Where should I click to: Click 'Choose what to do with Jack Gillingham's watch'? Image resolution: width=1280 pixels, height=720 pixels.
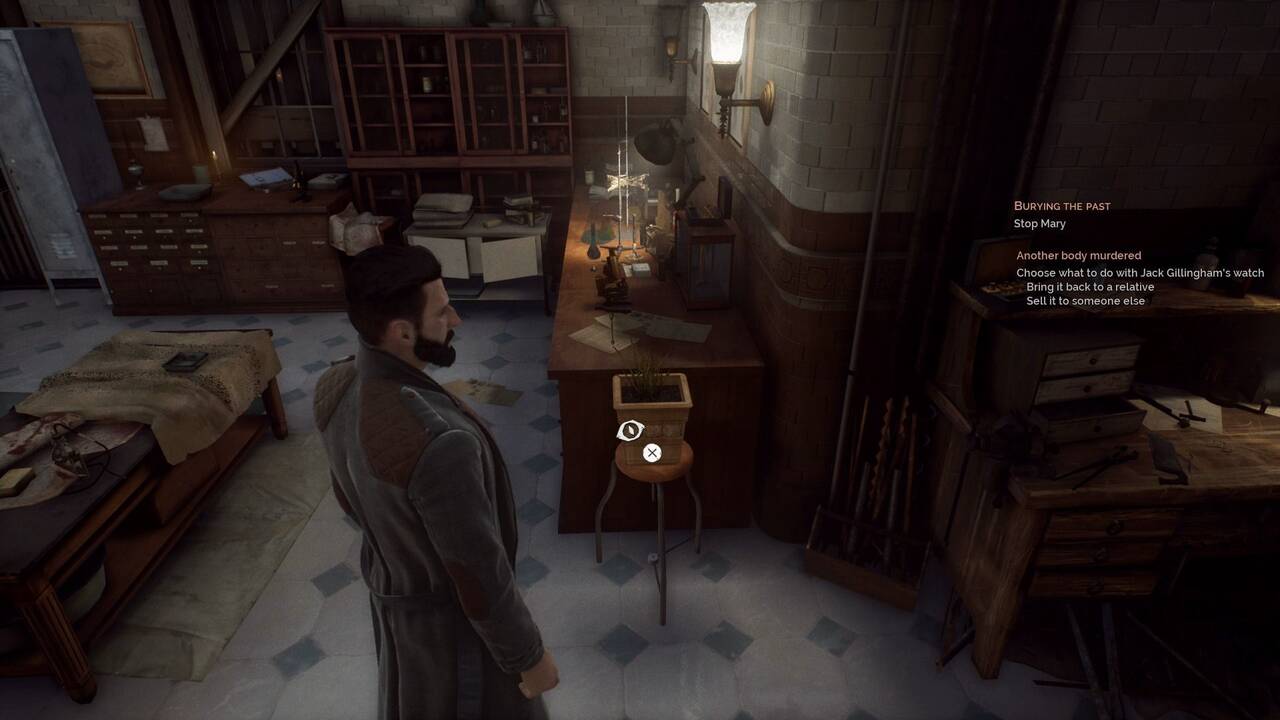tap(1138, 272)
